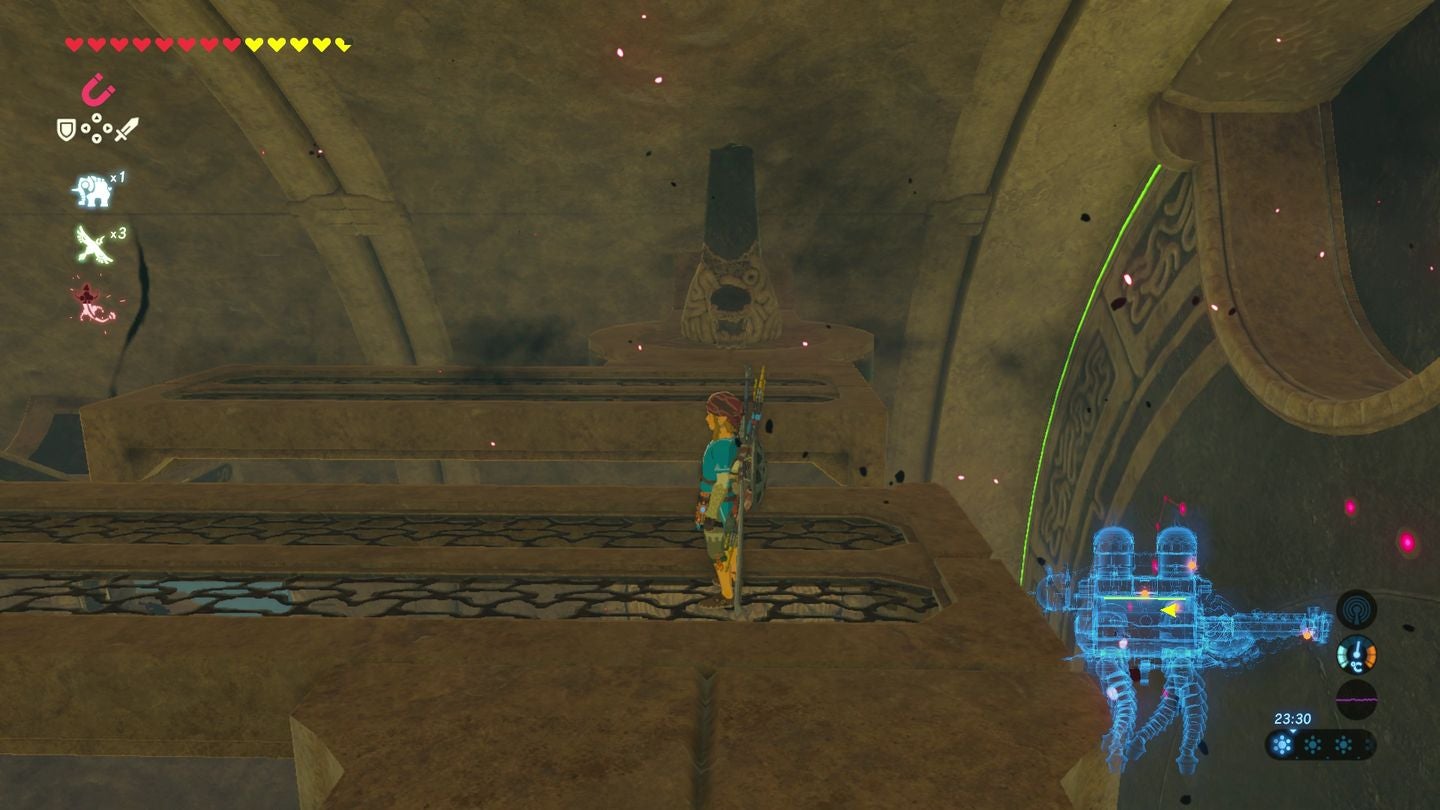Click the D-pad right arrow
This screenshot has height=810, width=1440.
[x=108, y=127]
